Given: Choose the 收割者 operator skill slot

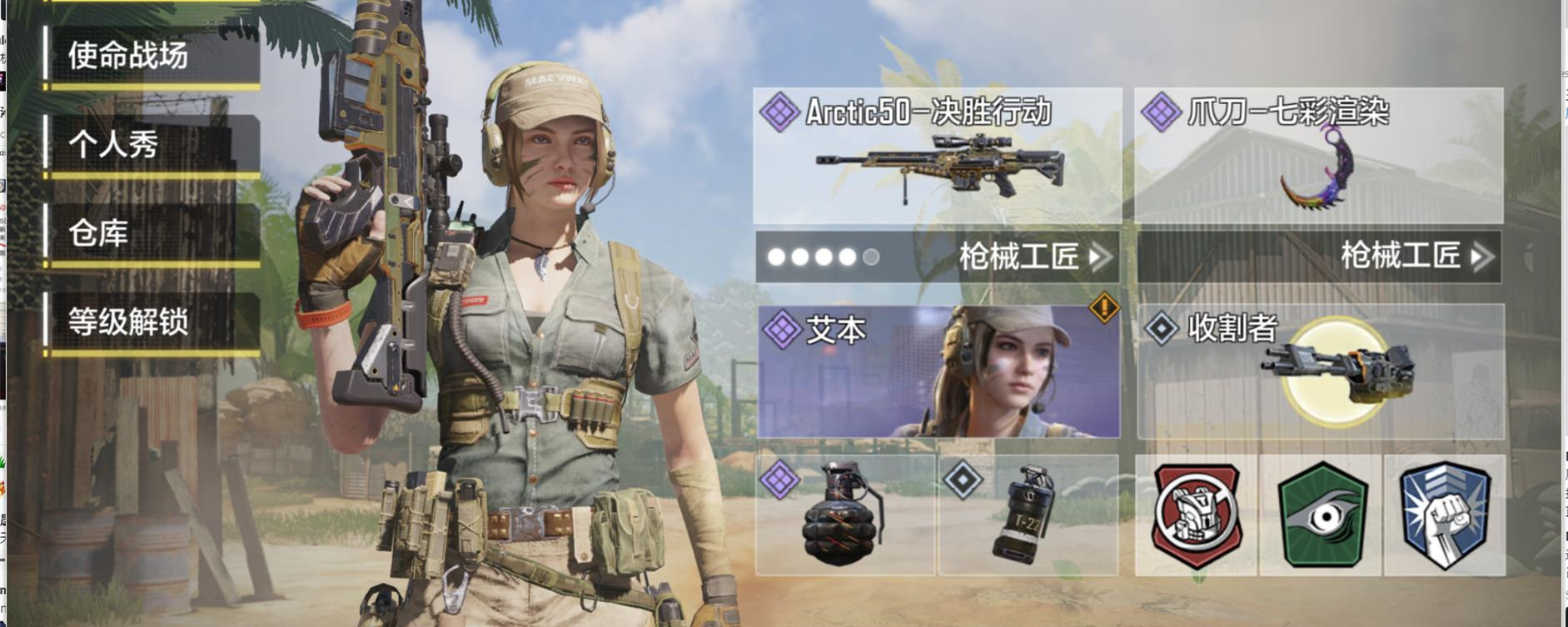Looking at the screenshot, I should [1321, 371].
